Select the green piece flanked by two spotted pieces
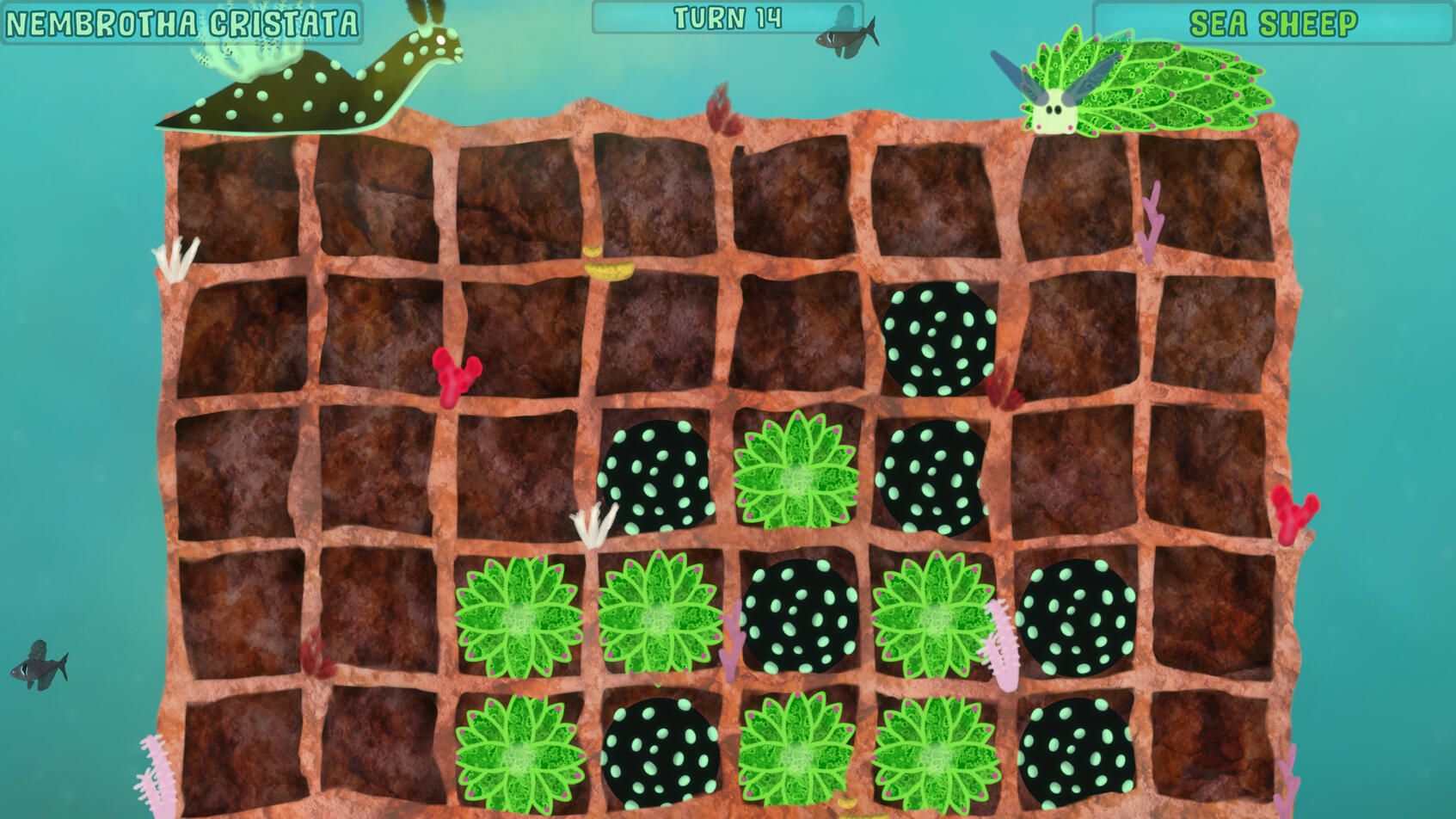 tap(796, 472)
